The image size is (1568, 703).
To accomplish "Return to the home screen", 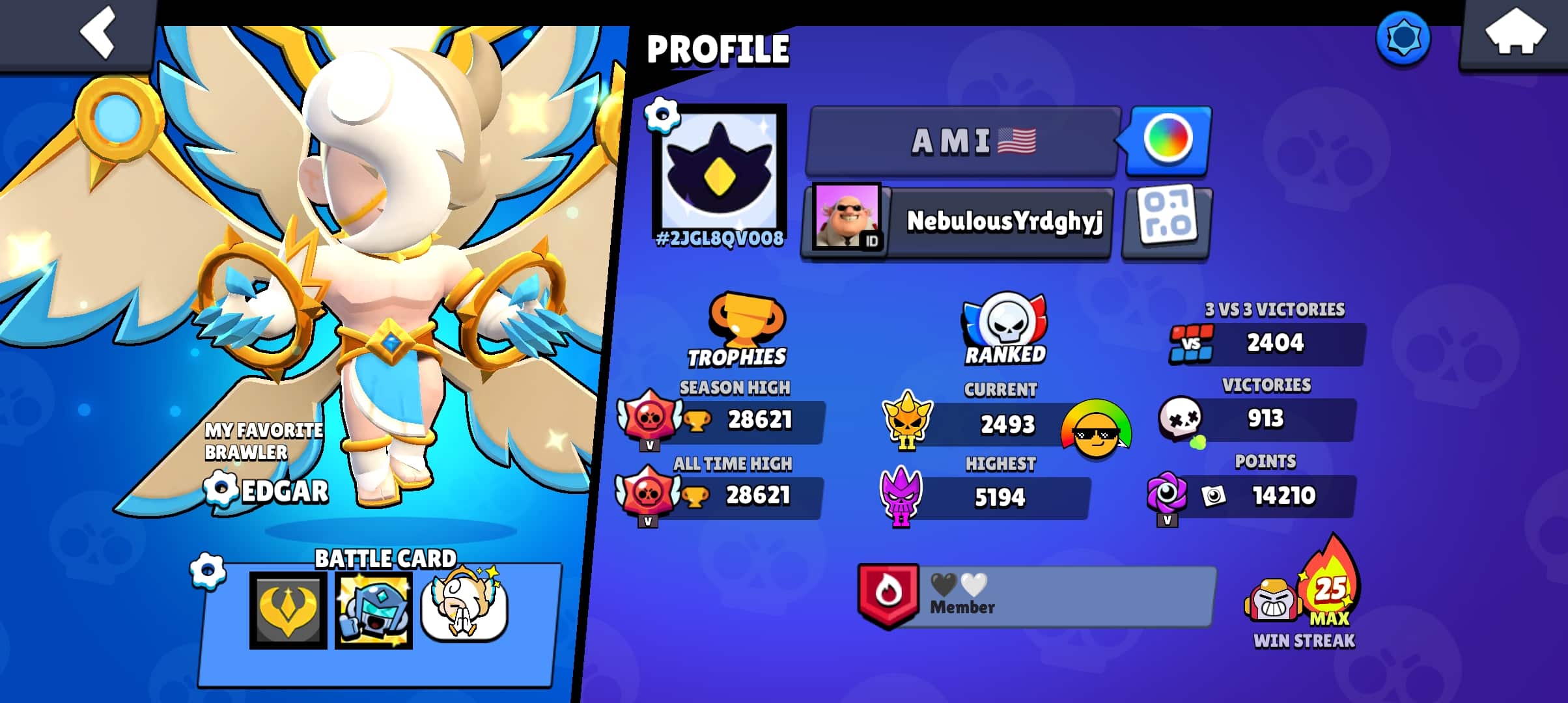I will (x=1514, y=34).
